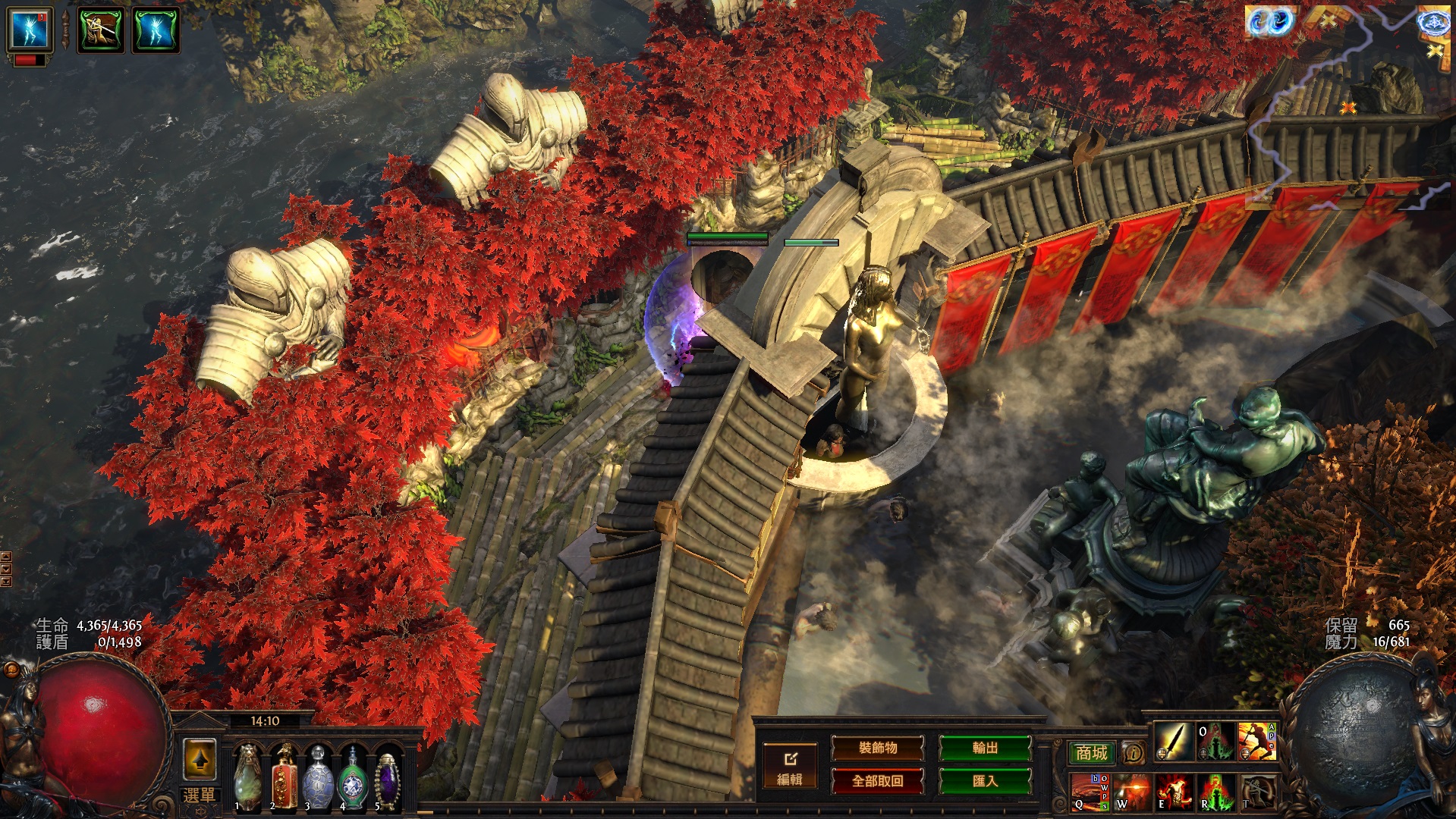
Task: Open the 裝飾物 decorations list
Action: [878, 748]
